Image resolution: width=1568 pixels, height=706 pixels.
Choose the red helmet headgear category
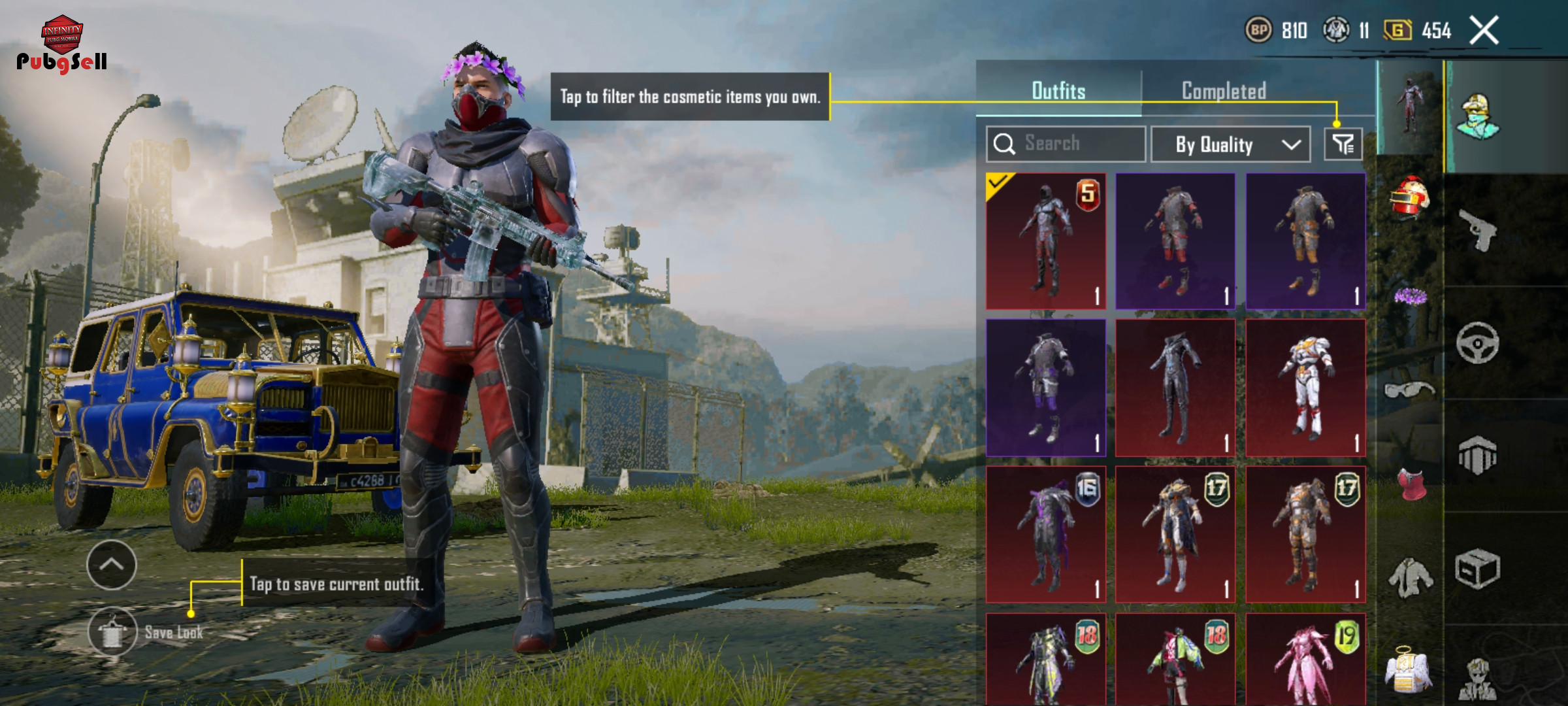(1409, 197)
